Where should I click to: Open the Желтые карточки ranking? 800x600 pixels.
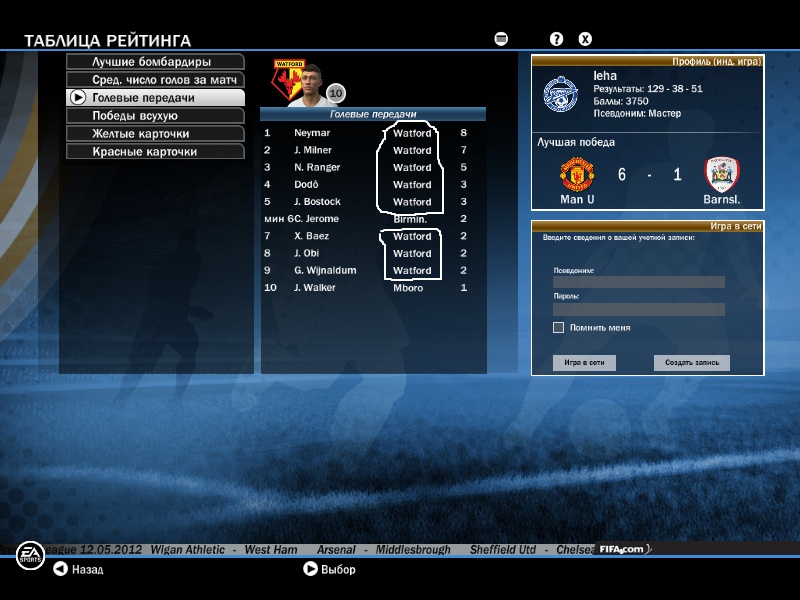(x=155, y=134)
